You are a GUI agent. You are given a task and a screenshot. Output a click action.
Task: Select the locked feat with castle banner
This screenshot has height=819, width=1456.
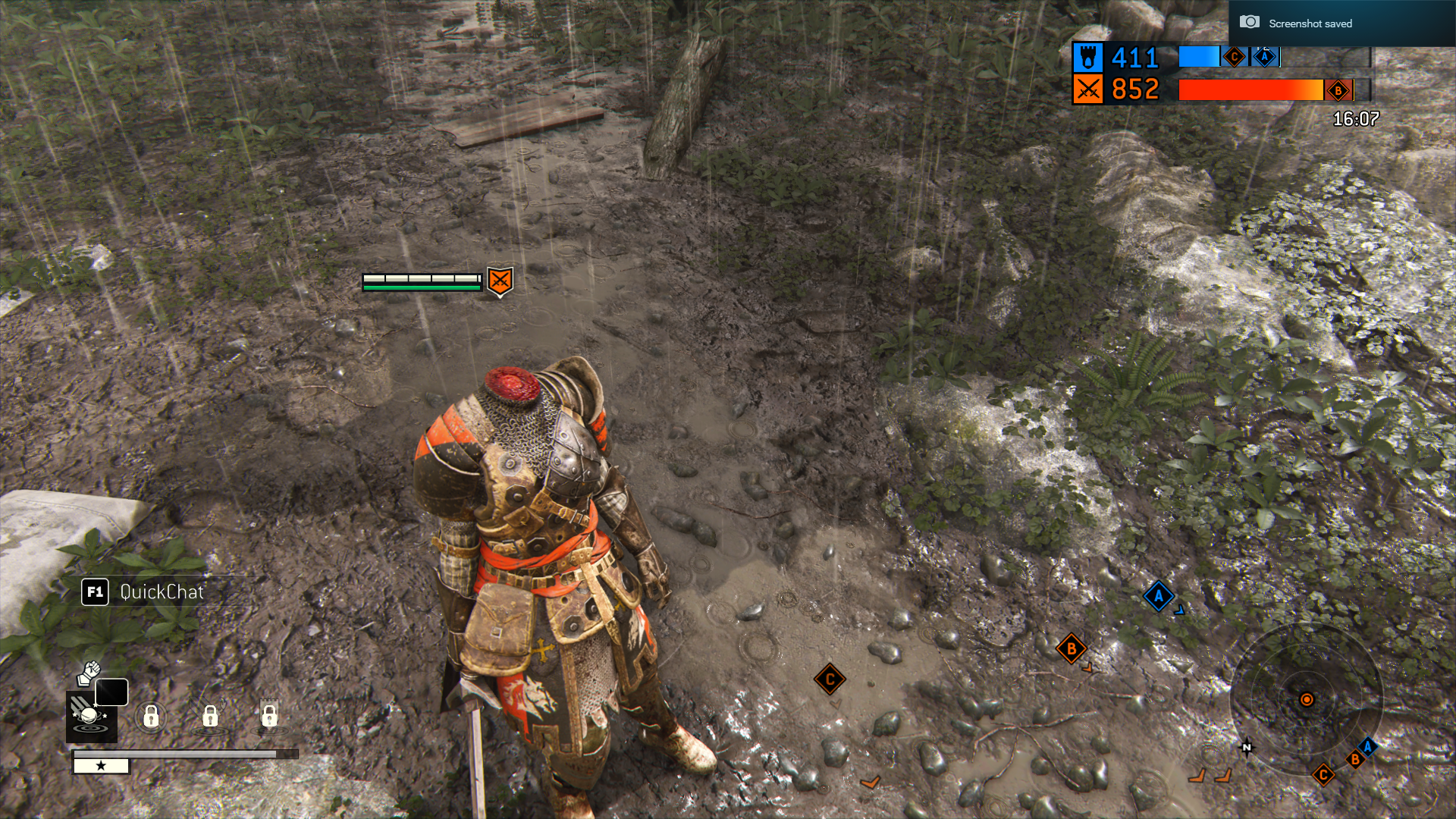point(269,715)
